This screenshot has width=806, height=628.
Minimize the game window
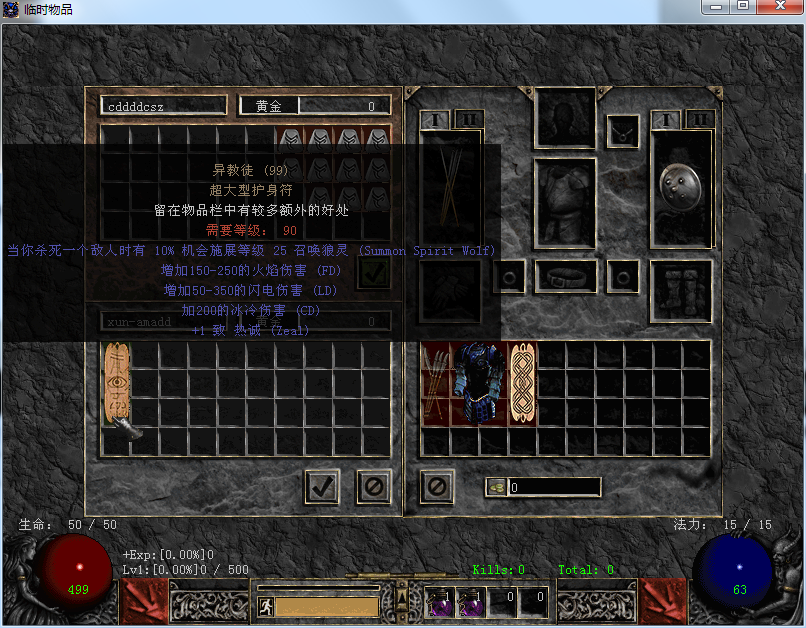[x=714, y=8]
